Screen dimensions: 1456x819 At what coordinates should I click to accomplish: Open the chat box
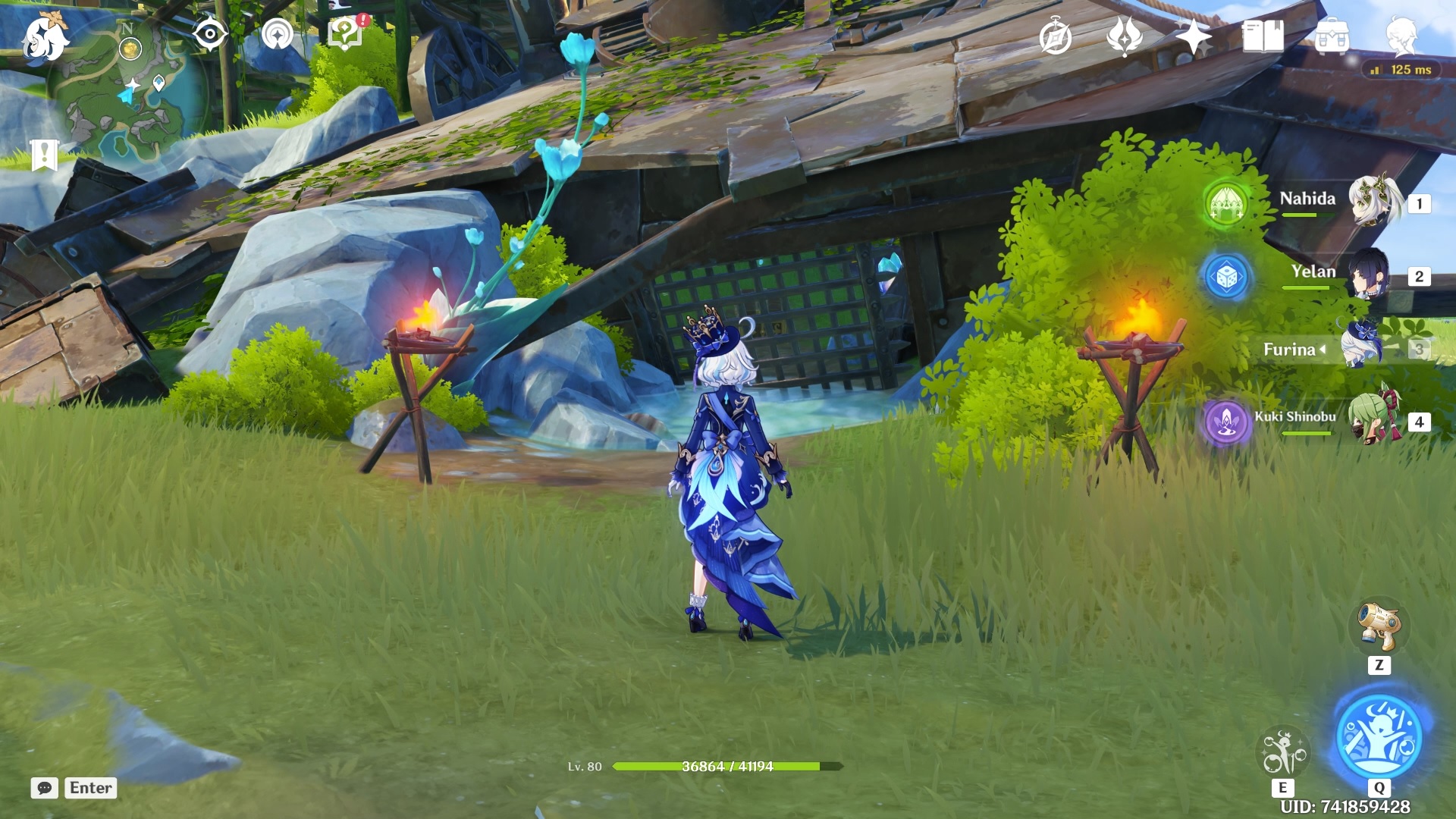45,788
